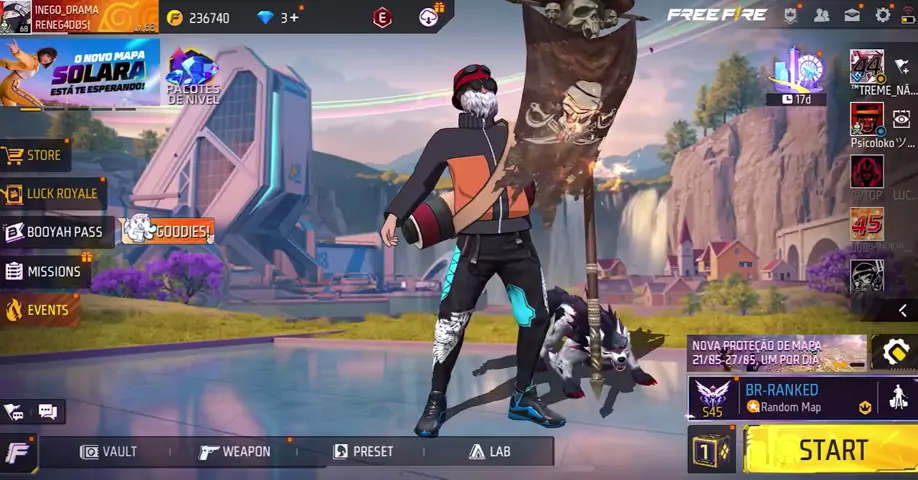Screen dimensions: 918x480
Task: Open Pacotes de Nível offer
Action: pos(193,75)
